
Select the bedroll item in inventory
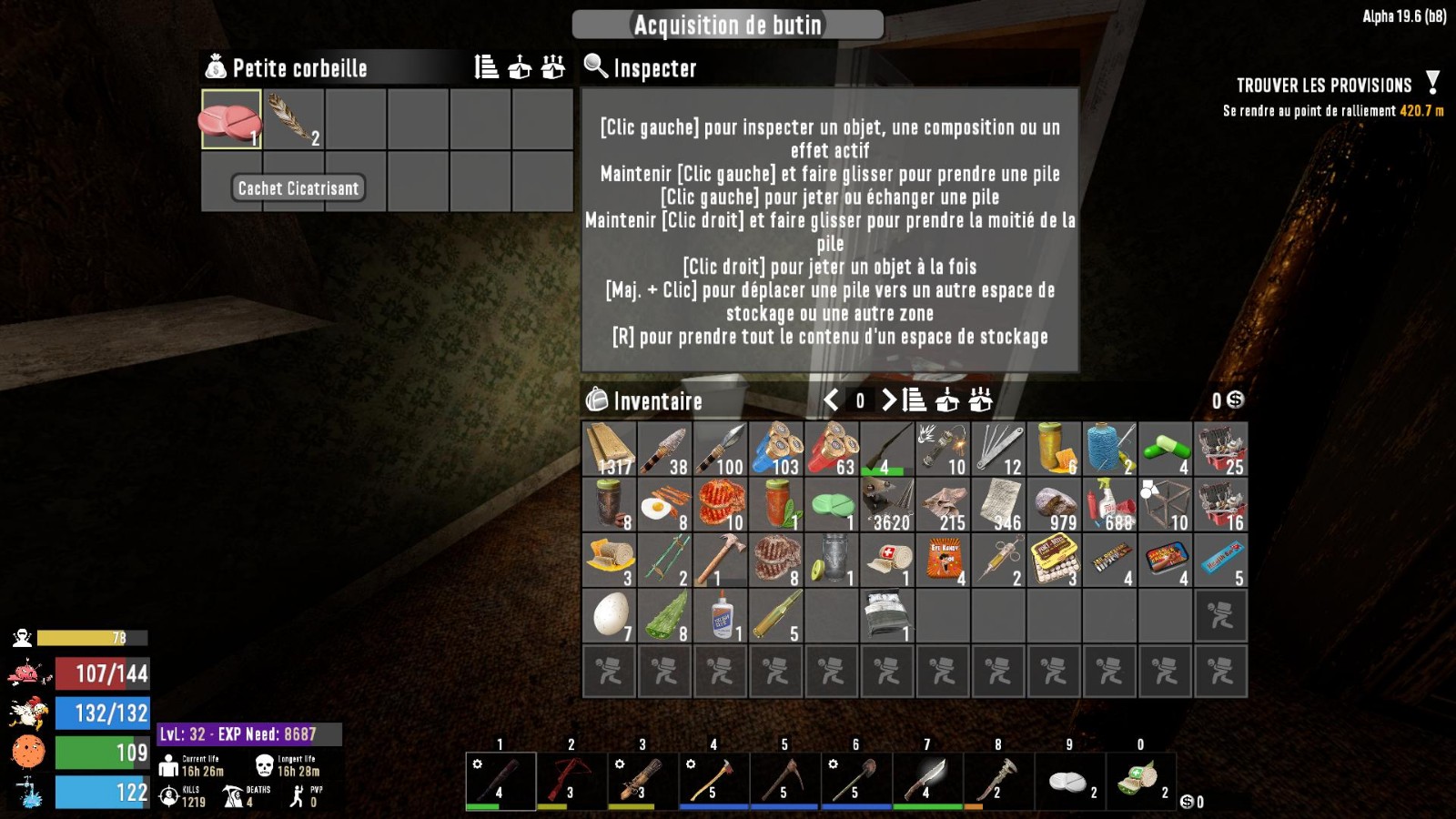[886, 615]
